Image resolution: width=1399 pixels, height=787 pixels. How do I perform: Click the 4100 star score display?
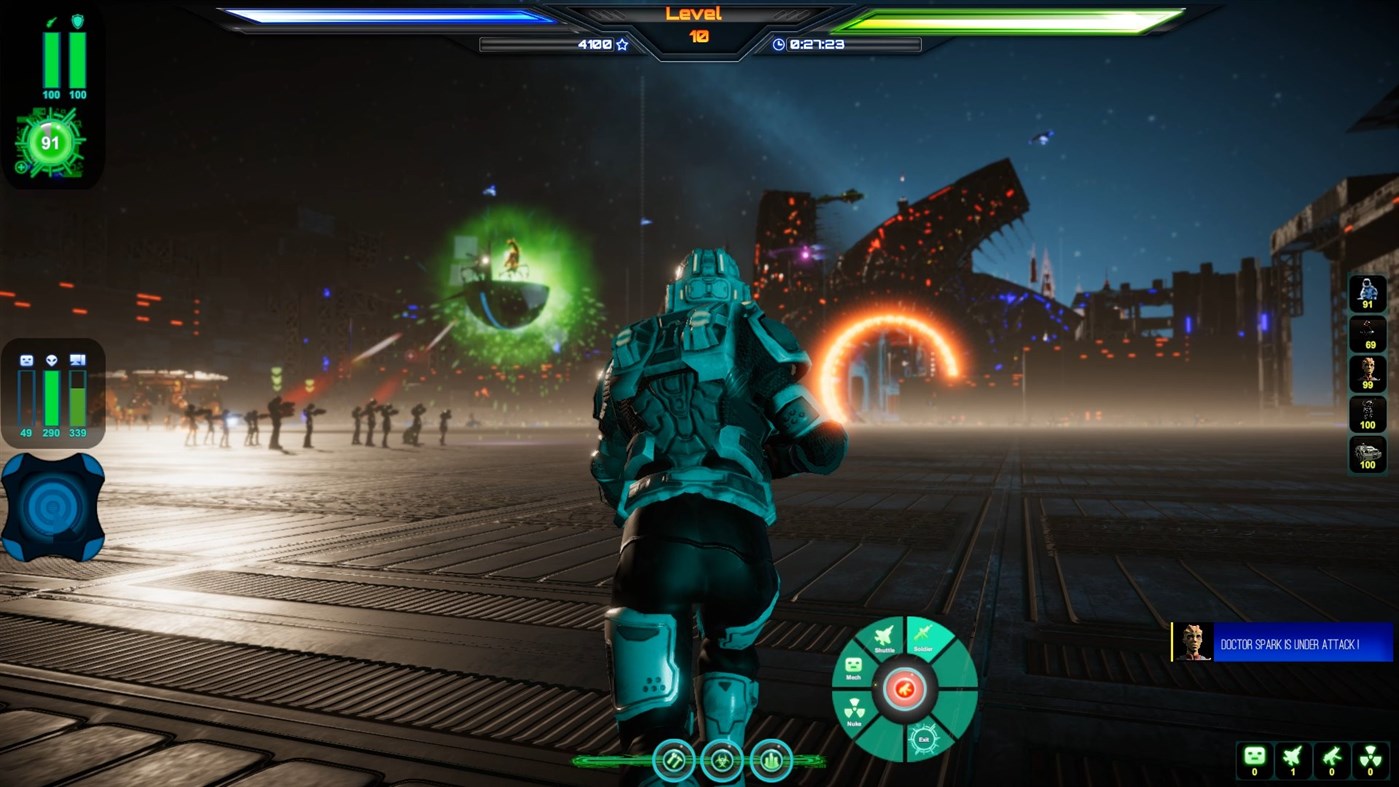click(x=600, y=44)
